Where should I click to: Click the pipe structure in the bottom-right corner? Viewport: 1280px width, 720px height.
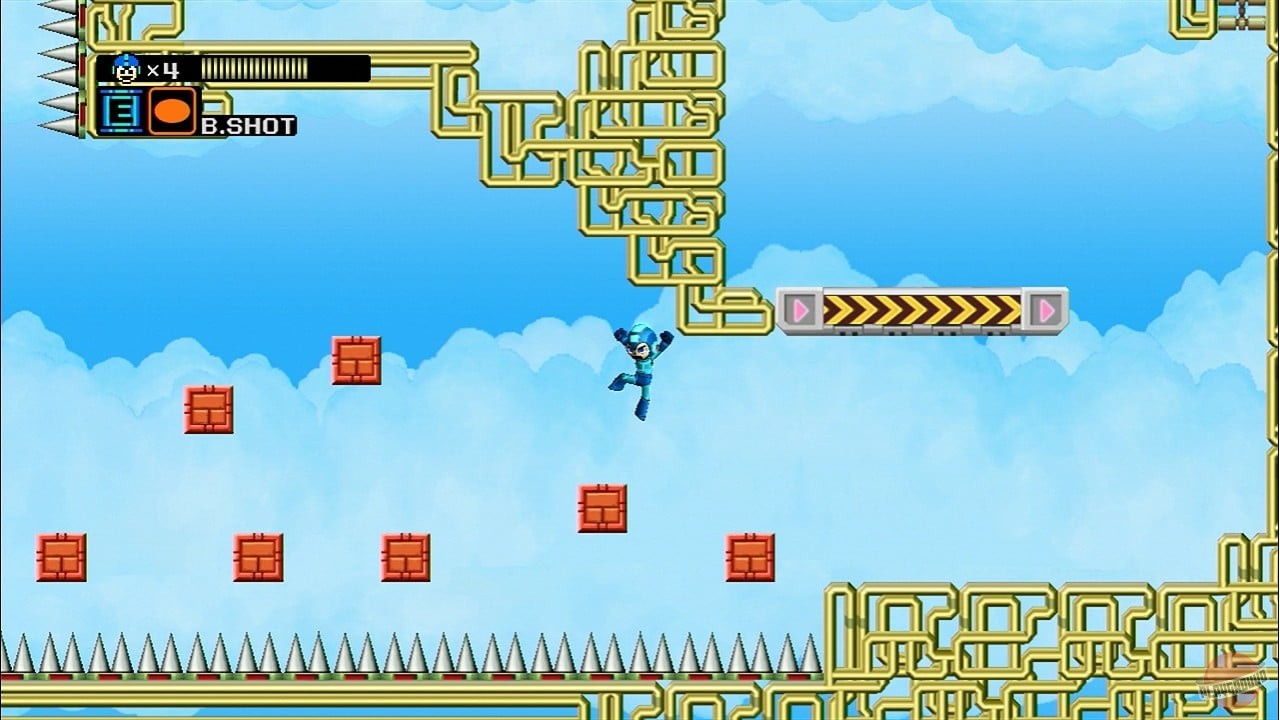coord(1000,650)
